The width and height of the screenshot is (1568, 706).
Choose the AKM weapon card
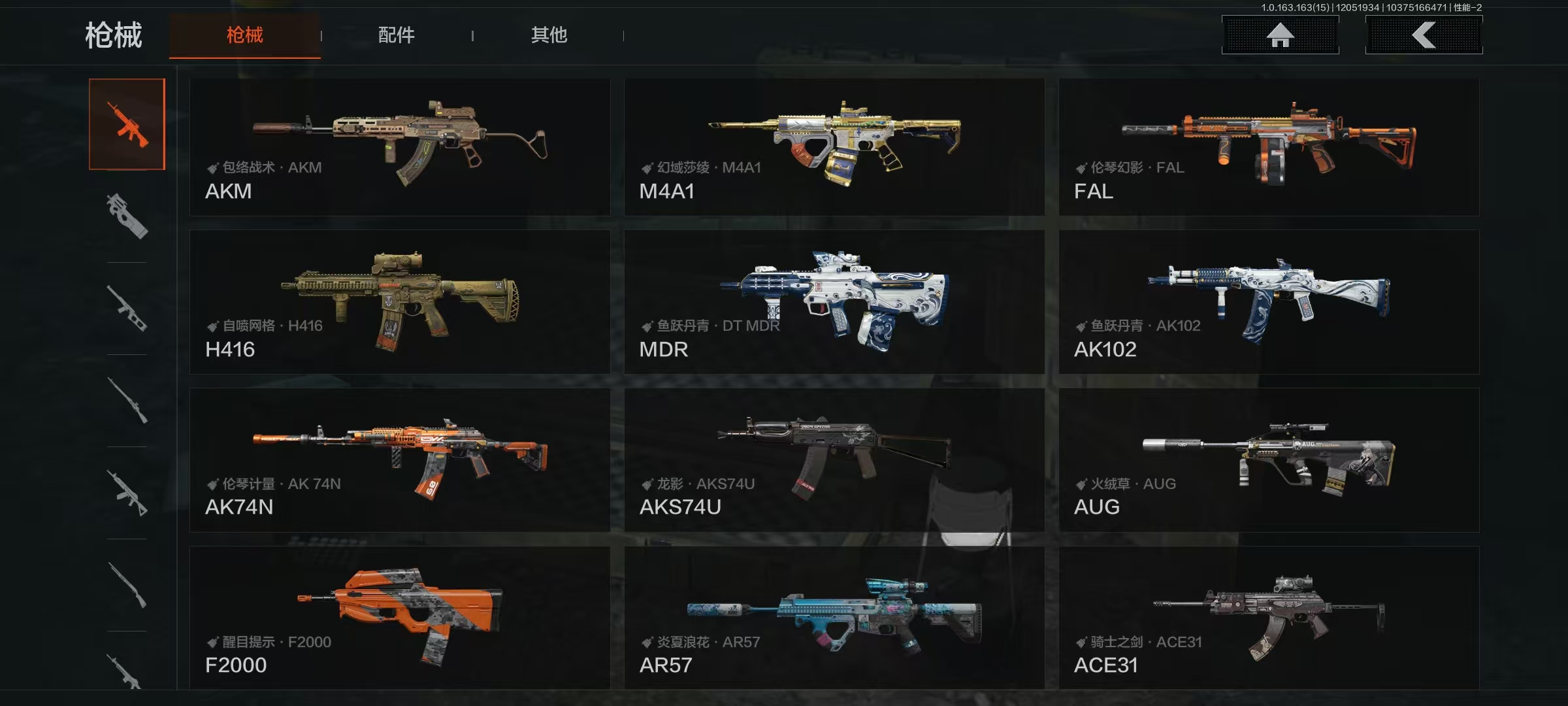pos(399,147)
